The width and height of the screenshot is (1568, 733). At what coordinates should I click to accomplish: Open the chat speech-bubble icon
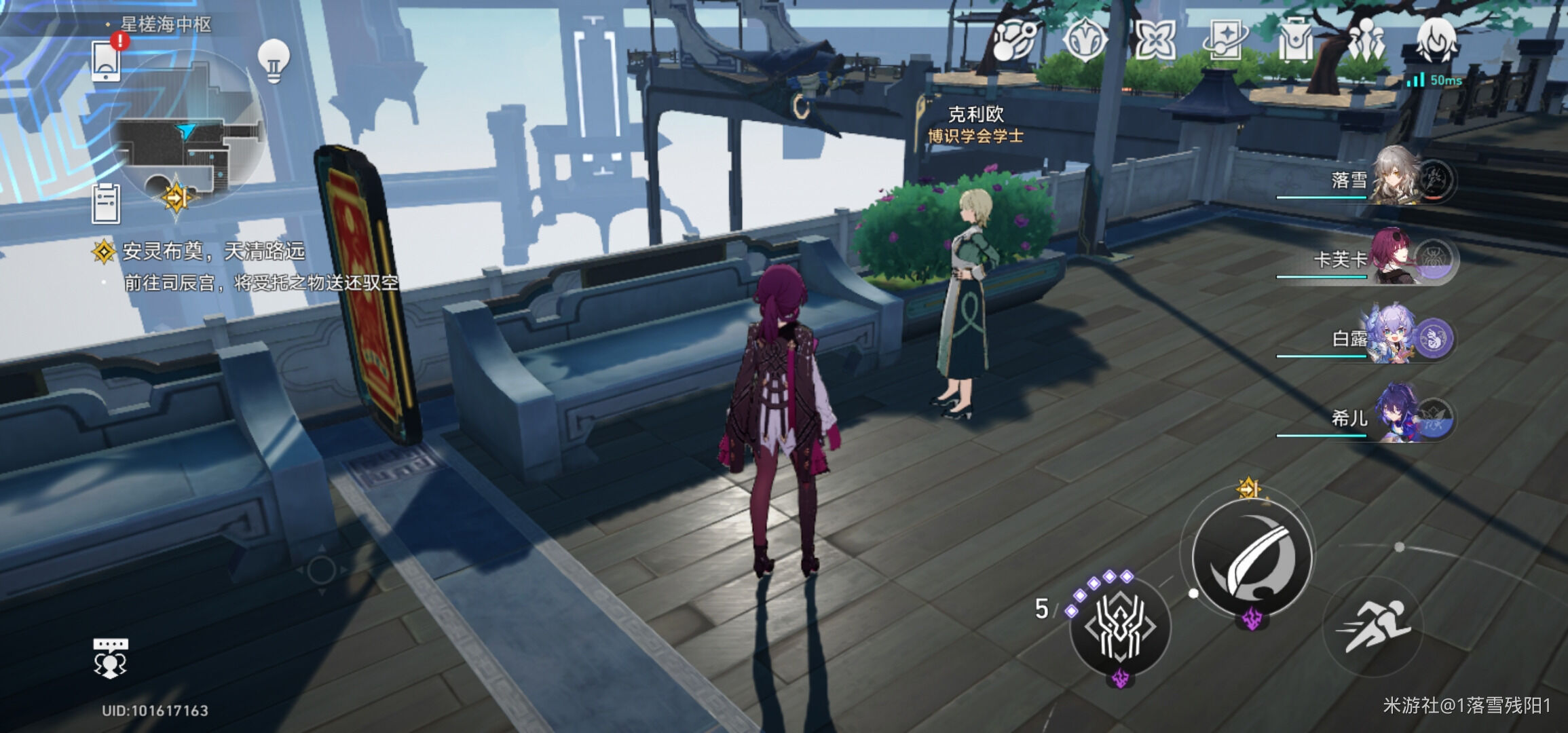[x=110, y=657]
